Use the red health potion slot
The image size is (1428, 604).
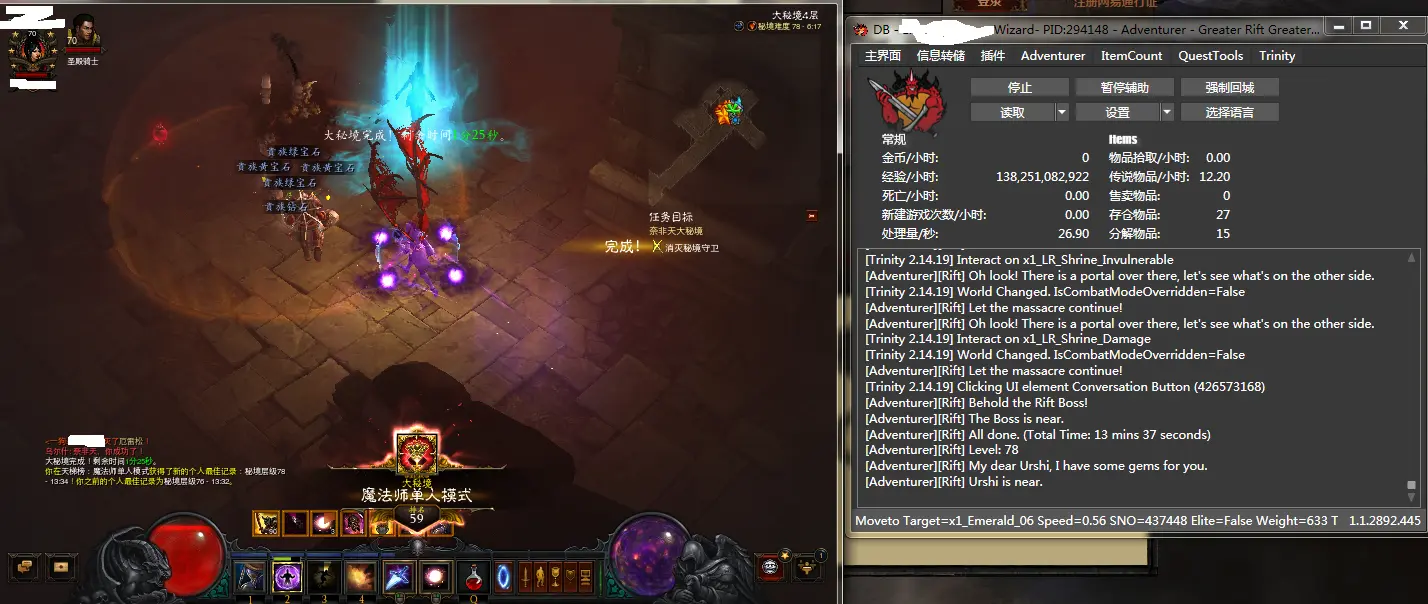pos(473,577)
